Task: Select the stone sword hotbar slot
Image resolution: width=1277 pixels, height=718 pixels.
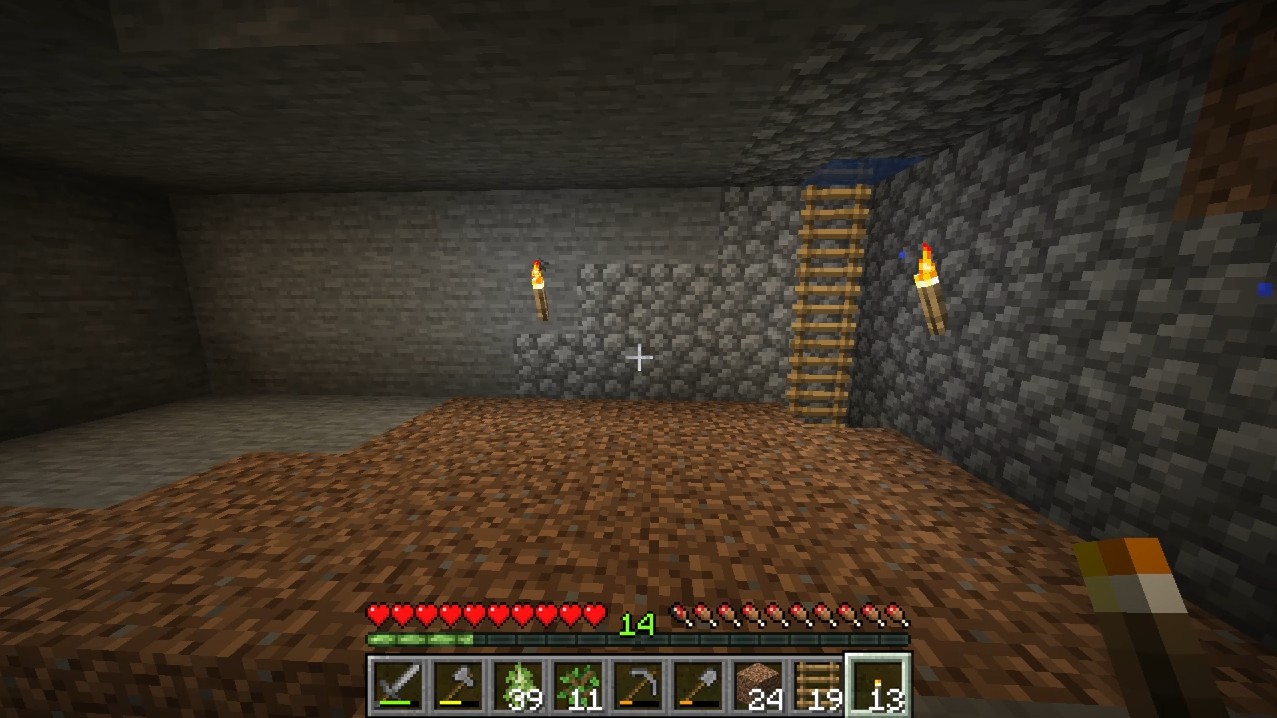Action: [398, 686]
